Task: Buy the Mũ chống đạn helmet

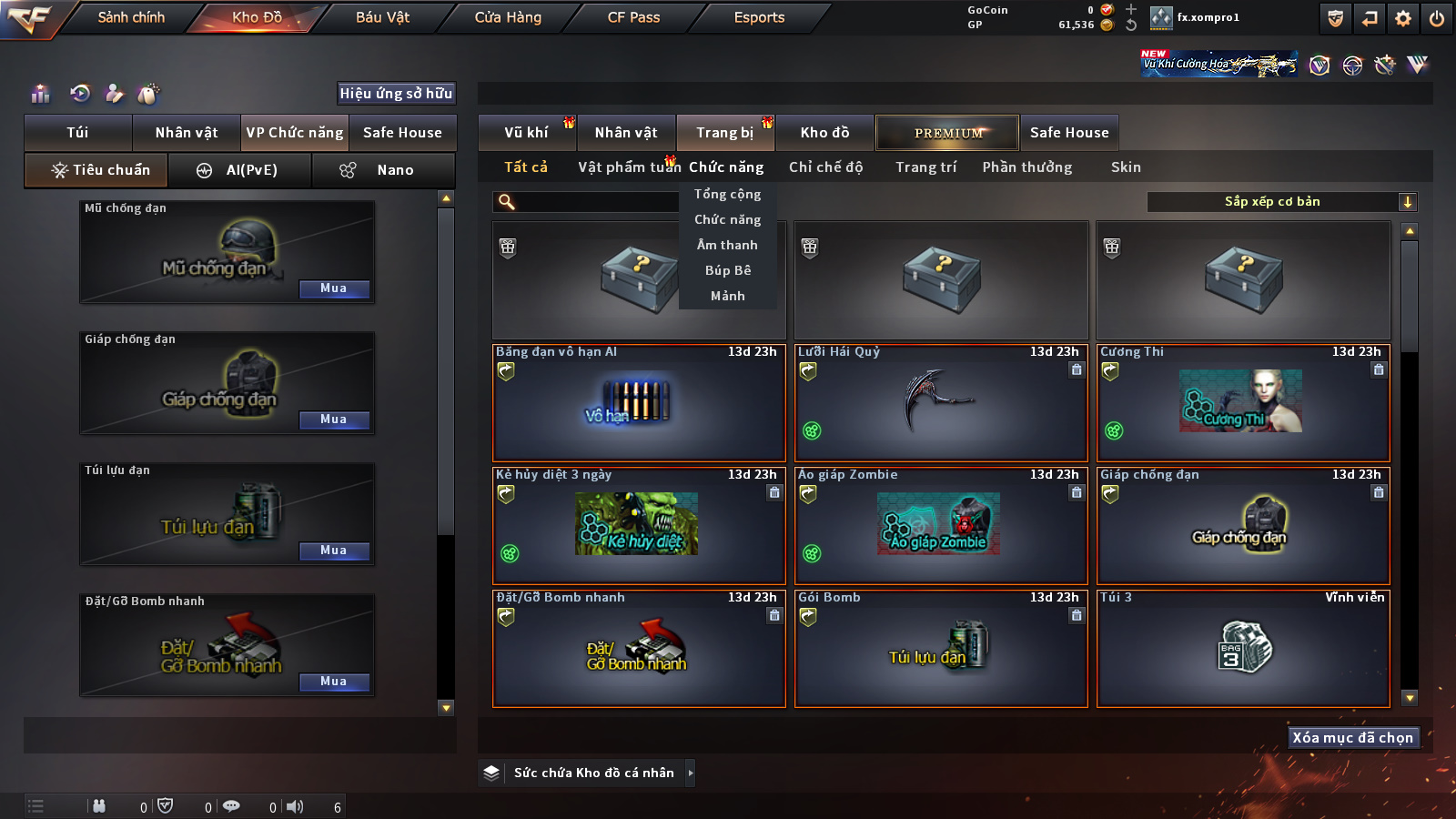Action: coord(334,288)
